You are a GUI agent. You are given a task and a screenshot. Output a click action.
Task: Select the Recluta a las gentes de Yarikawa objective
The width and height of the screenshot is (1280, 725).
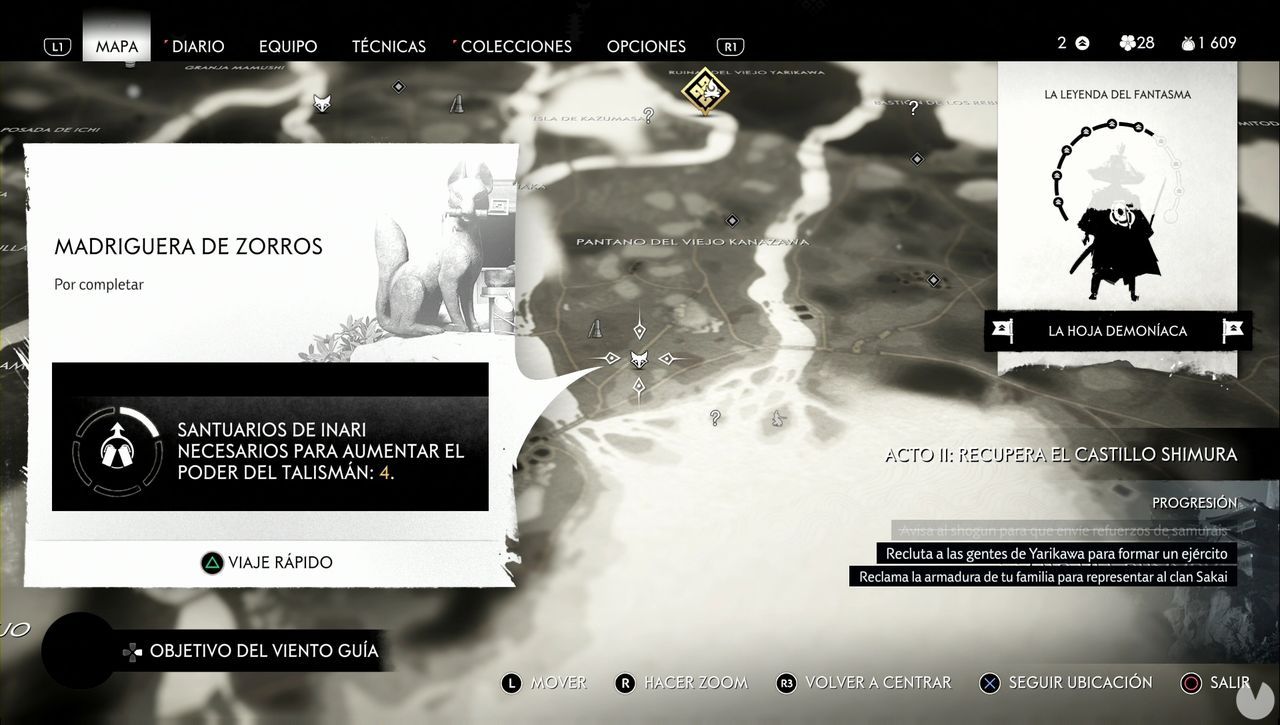[1056, 553]
